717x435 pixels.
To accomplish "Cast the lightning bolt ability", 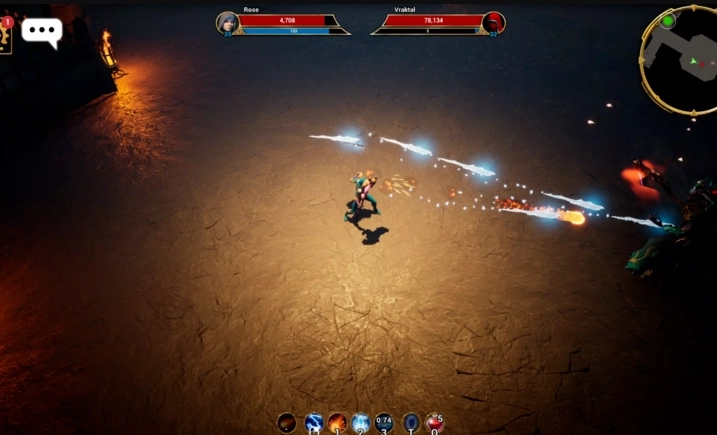I will [313, 423].
